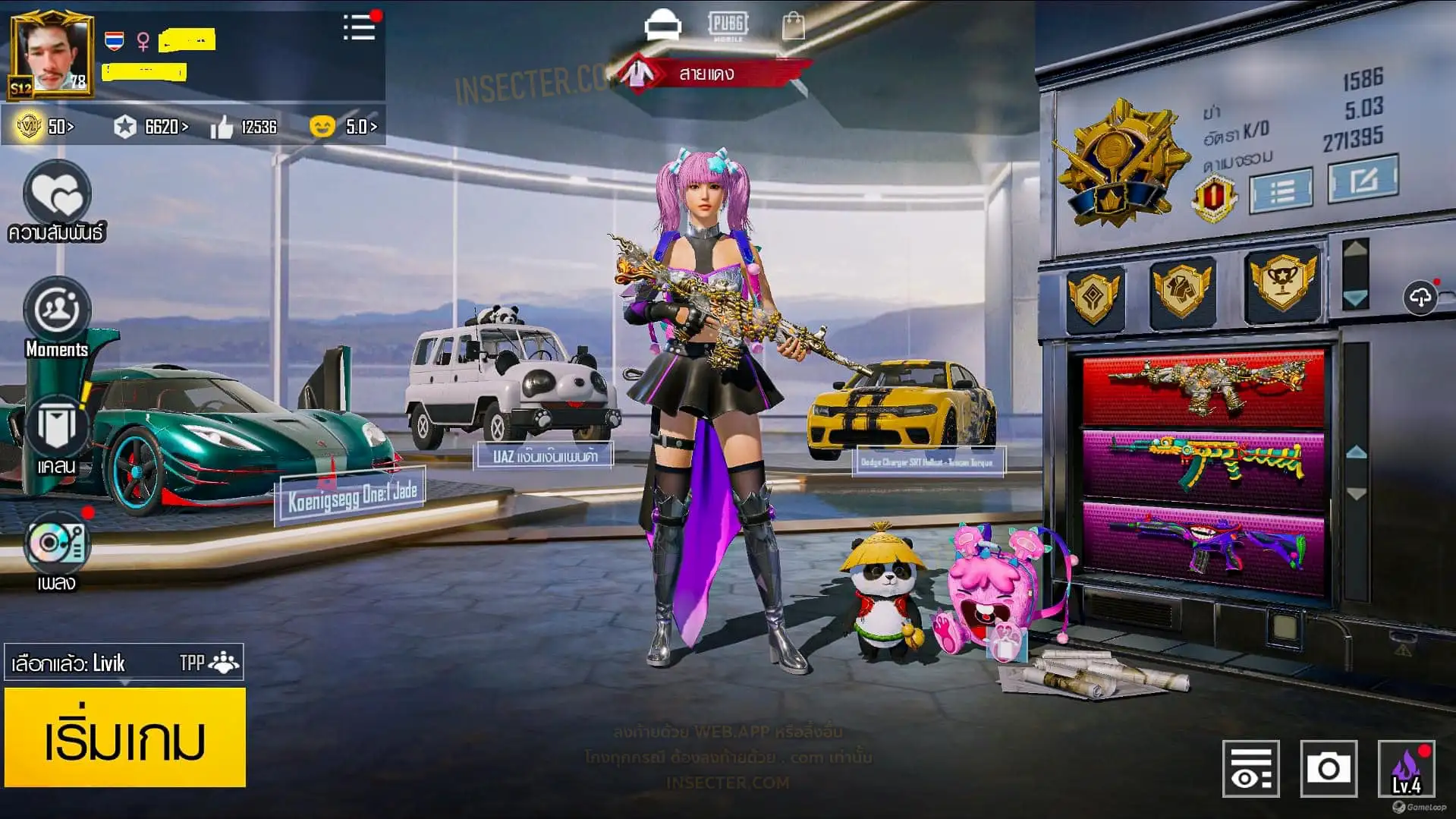Open the Lv.4 purple flame icon
Screen dimensions: 1456x819
coord(1406,768)
